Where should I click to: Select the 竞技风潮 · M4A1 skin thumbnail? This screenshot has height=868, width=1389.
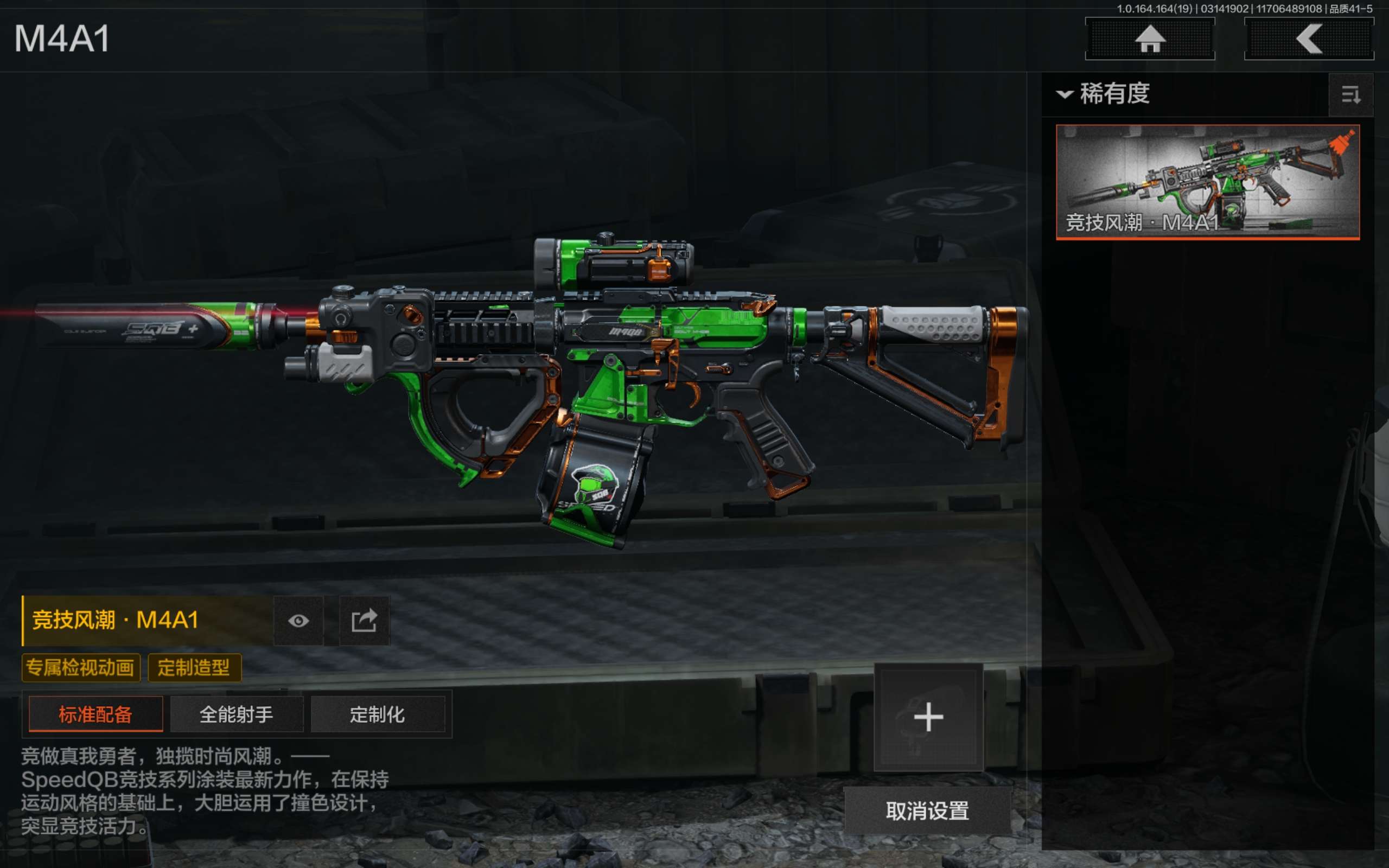[1207, 181]
